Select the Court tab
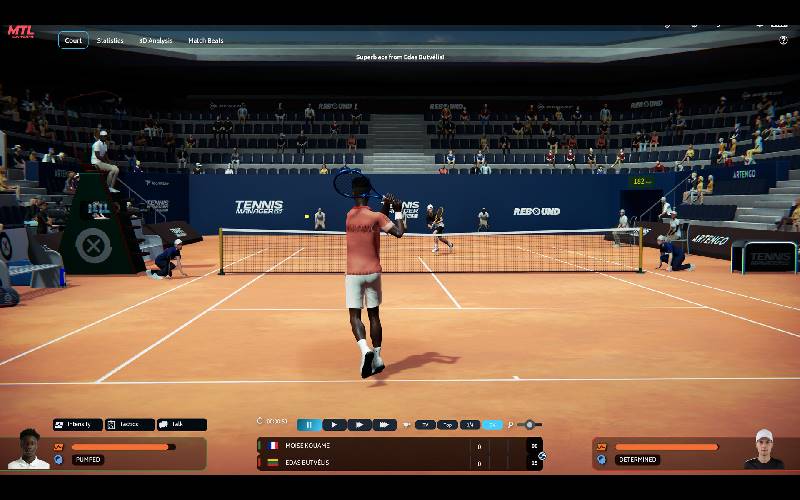 [x=72, y=40]
